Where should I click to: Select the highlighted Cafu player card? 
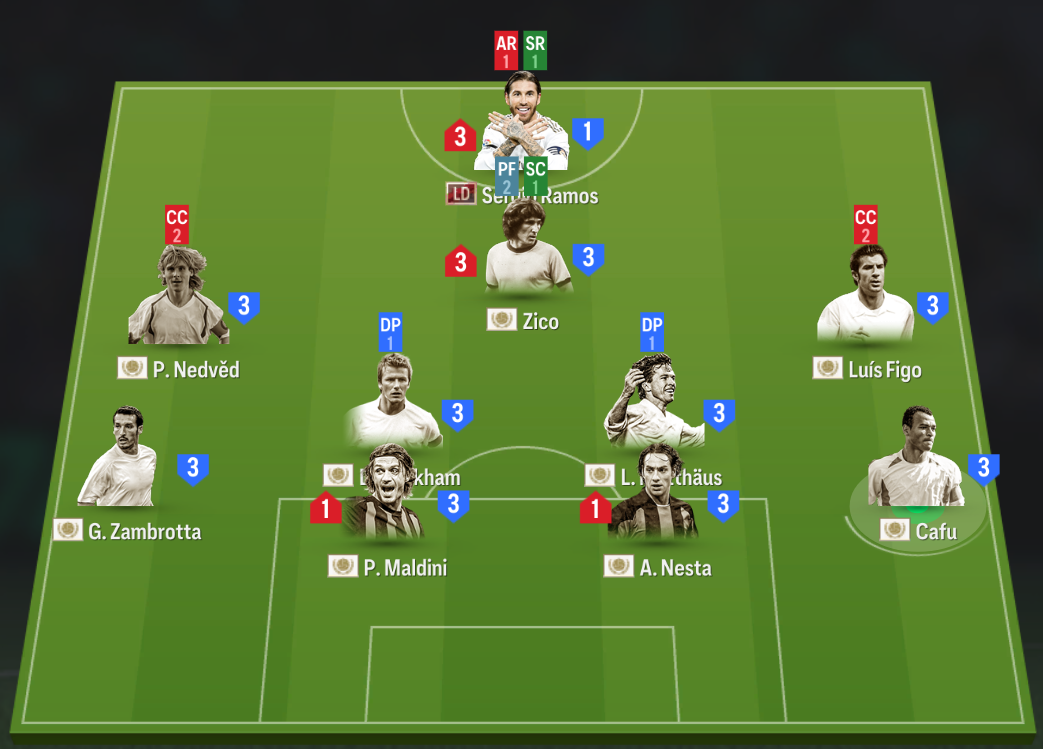[x=915, y=464]
